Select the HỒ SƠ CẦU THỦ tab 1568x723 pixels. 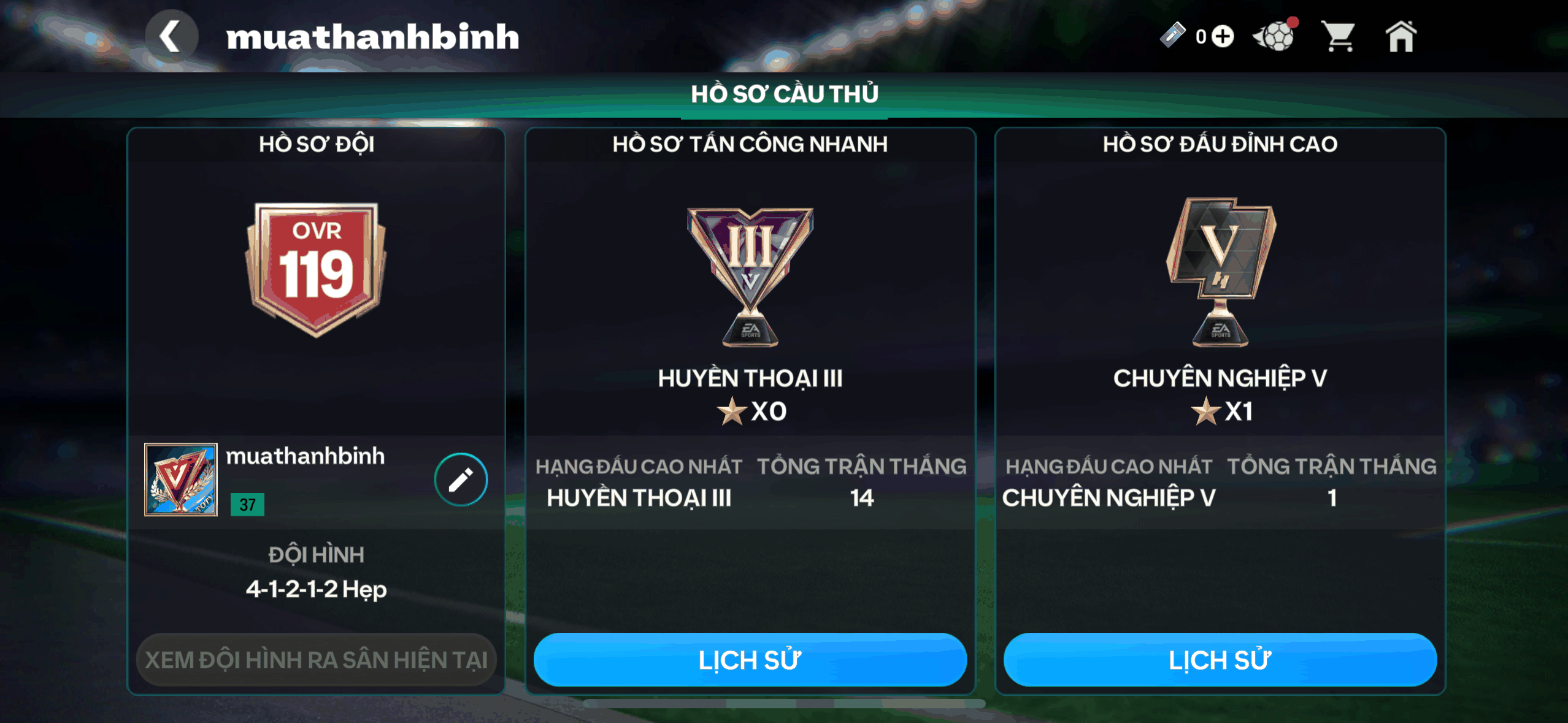[x=784, y=94]
